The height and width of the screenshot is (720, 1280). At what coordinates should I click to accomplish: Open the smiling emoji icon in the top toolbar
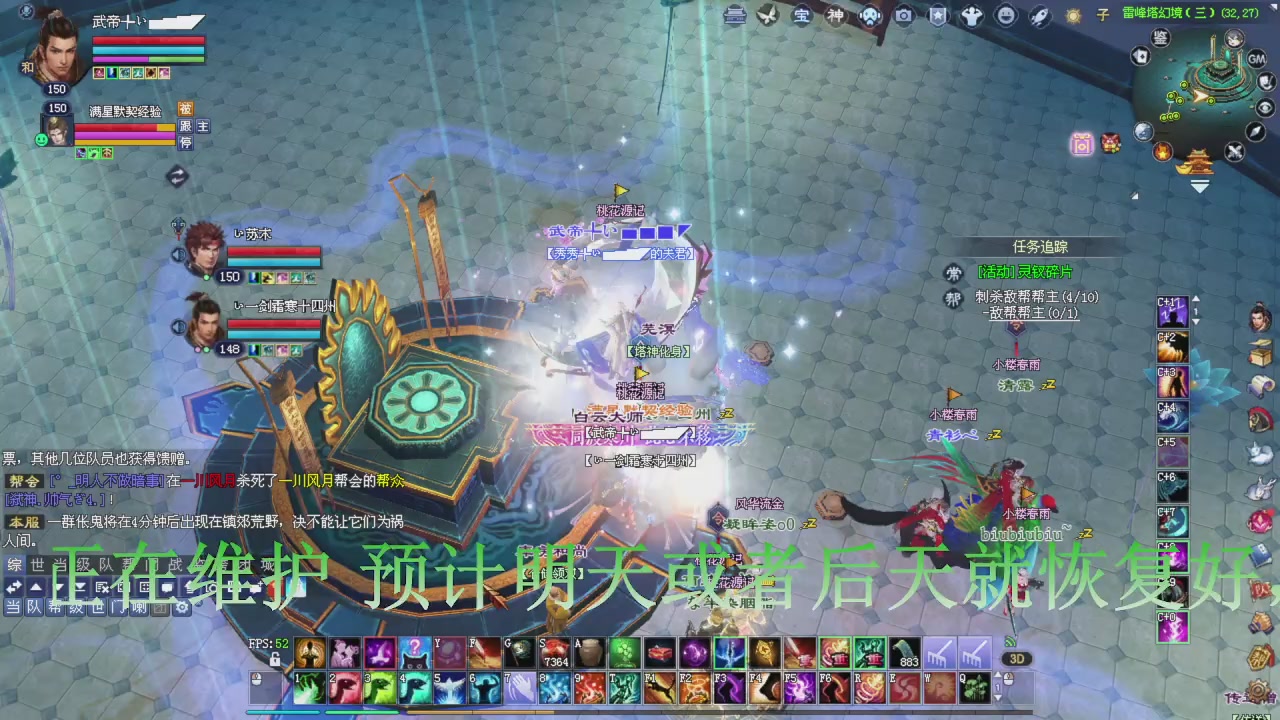pos(1006,16)
